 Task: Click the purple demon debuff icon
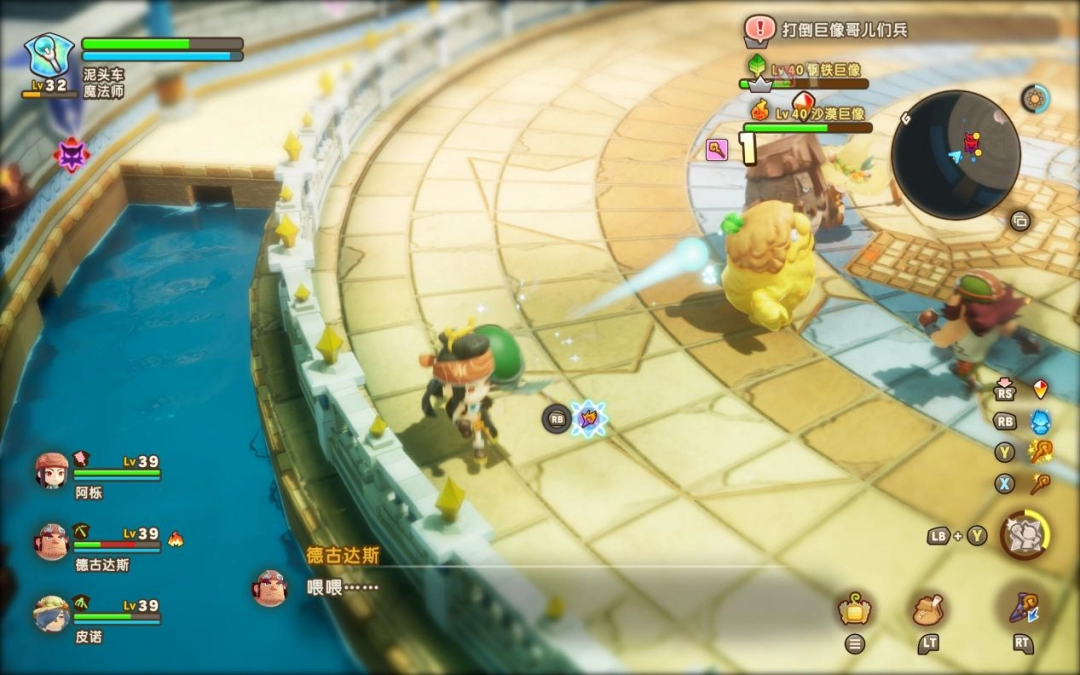71,155
